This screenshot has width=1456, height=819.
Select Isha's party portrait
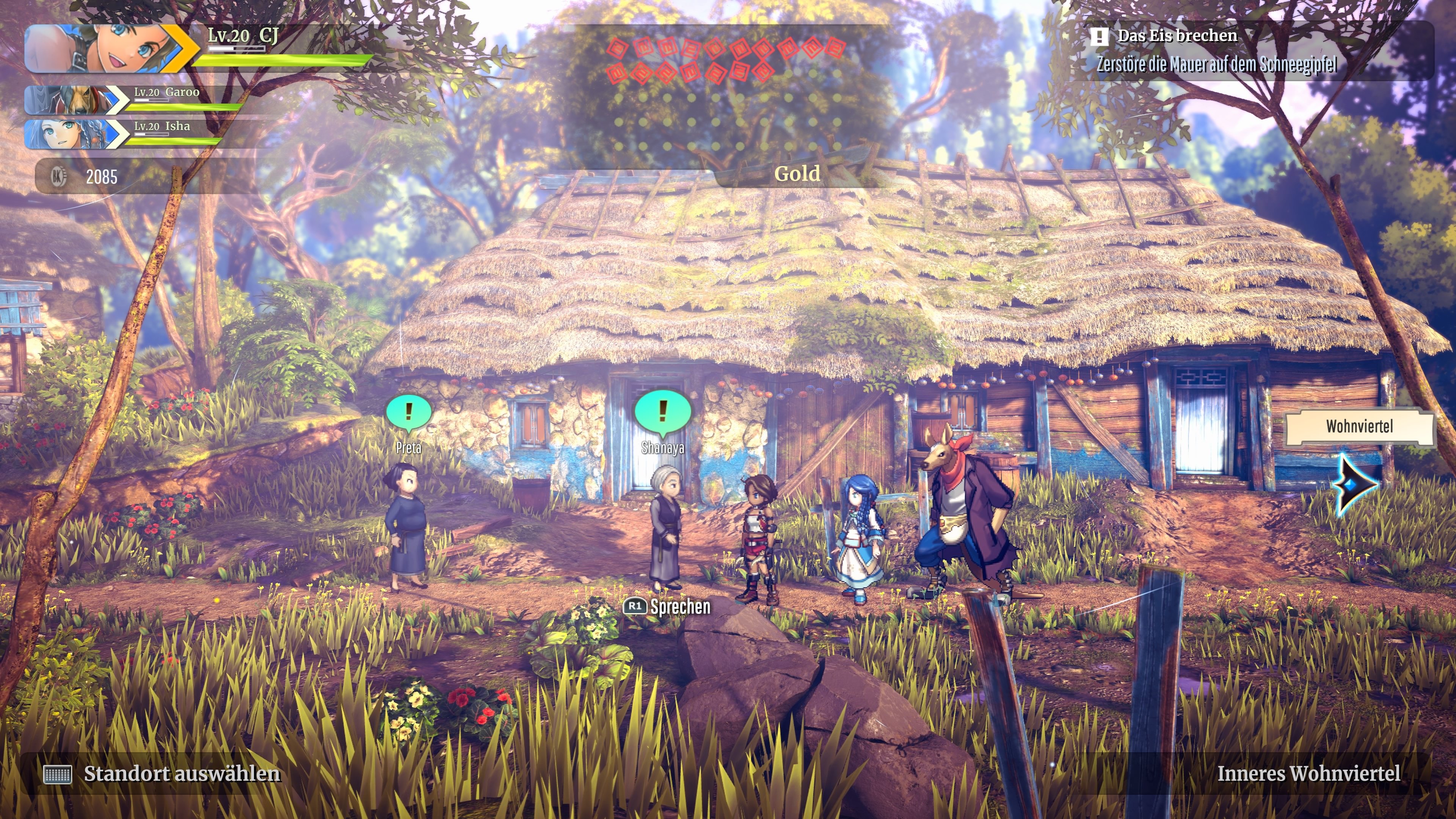pos(71,134)
